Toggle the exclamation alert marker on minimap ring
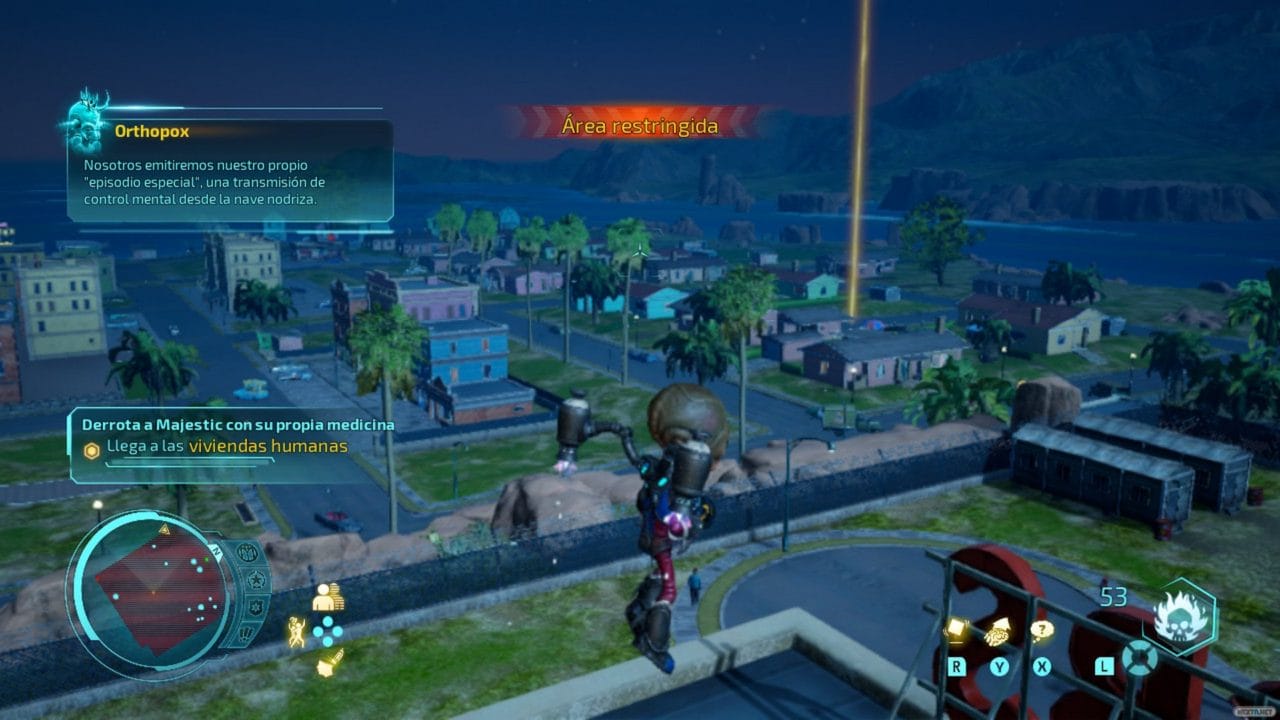The height and width of the screenshot is (720, 1280). [x=247, y=631]
